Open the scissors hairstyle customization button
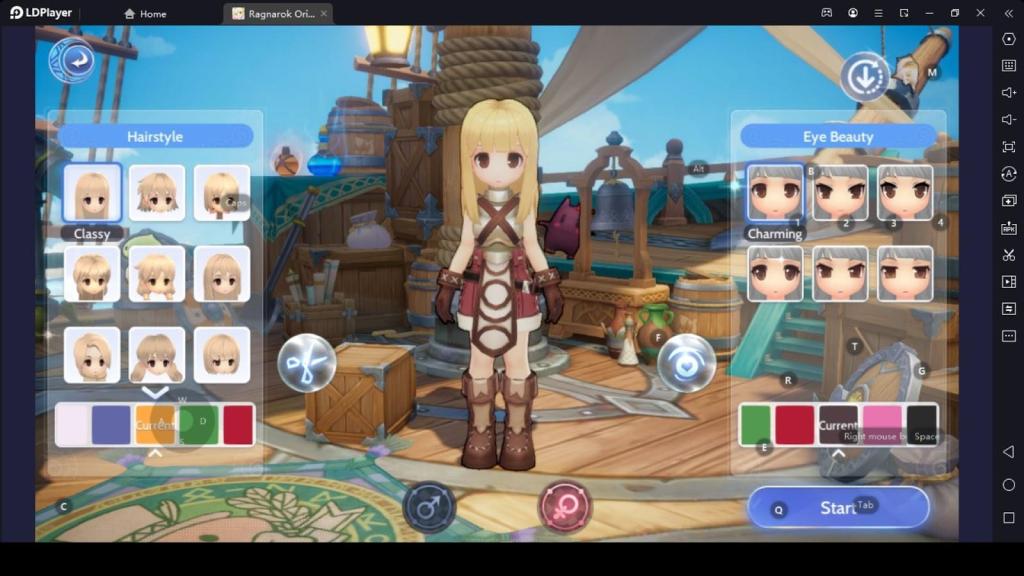 [x=306, y=362]
